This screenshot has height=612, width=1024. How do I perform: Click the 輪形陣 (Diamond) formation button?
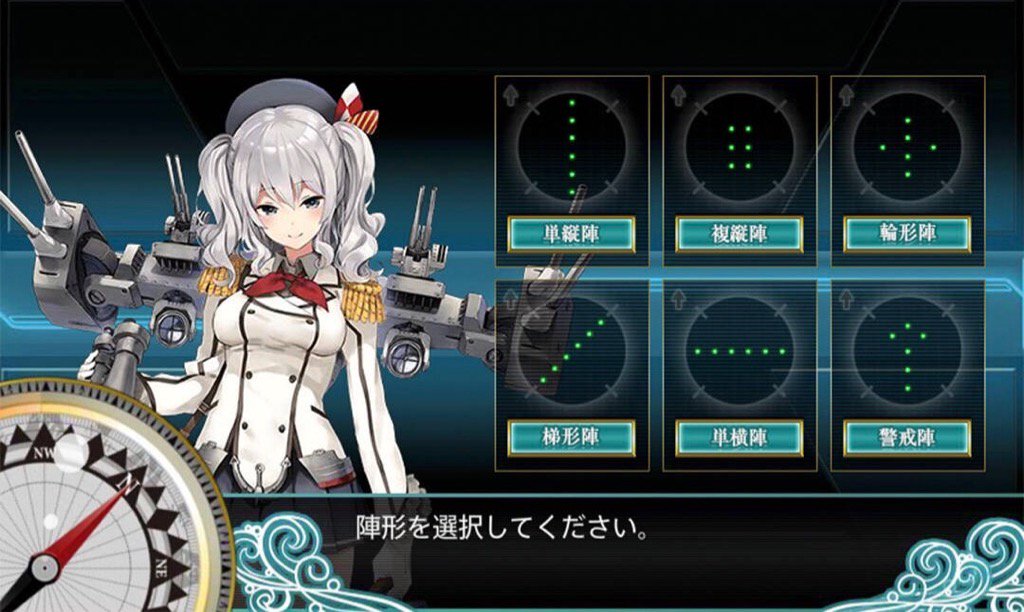point(907,234)
